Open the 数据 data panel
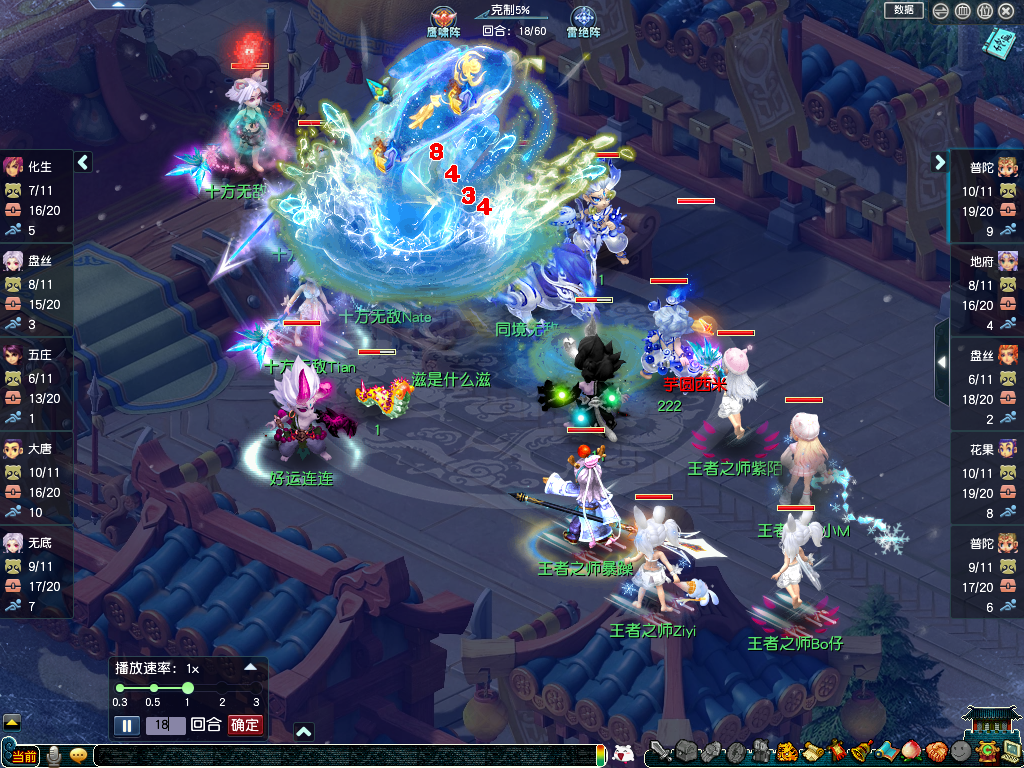This screenshot has width=1024, height=768. click(x=904, y=10)
